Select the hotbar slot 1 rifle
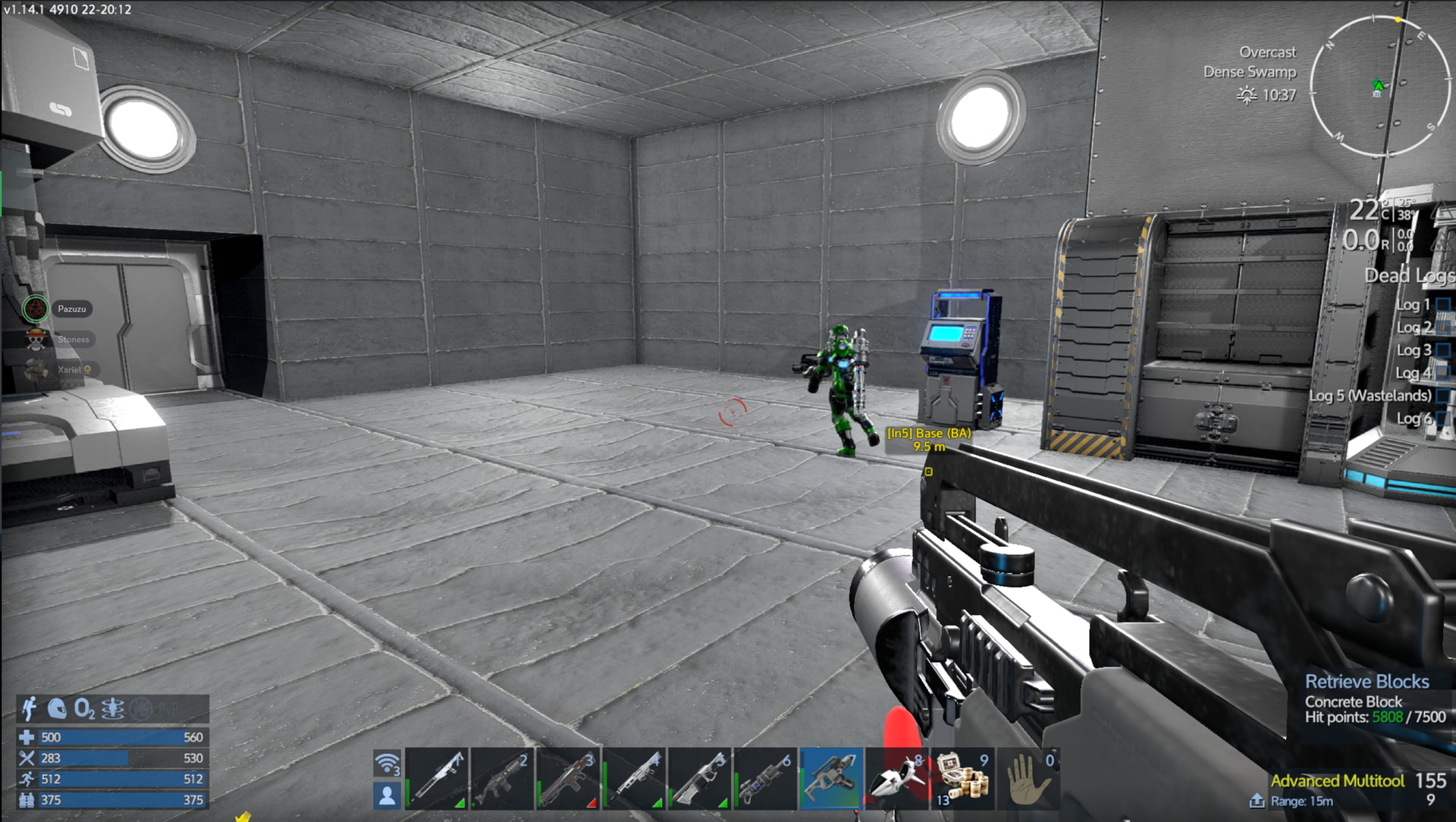 (437, 779)
